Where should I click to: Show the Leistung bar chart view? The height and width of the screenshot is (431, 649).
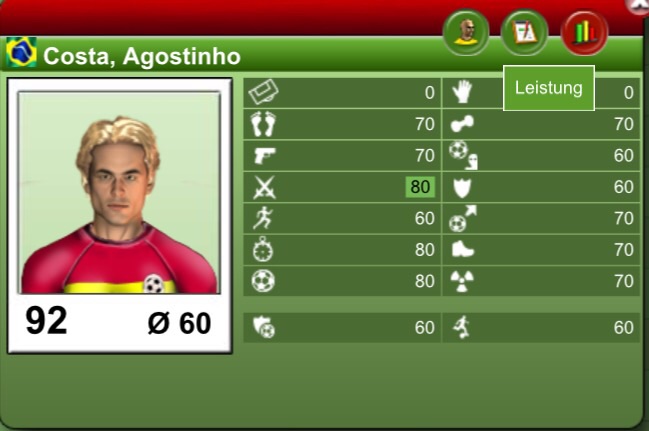click(x=584, y=33)
